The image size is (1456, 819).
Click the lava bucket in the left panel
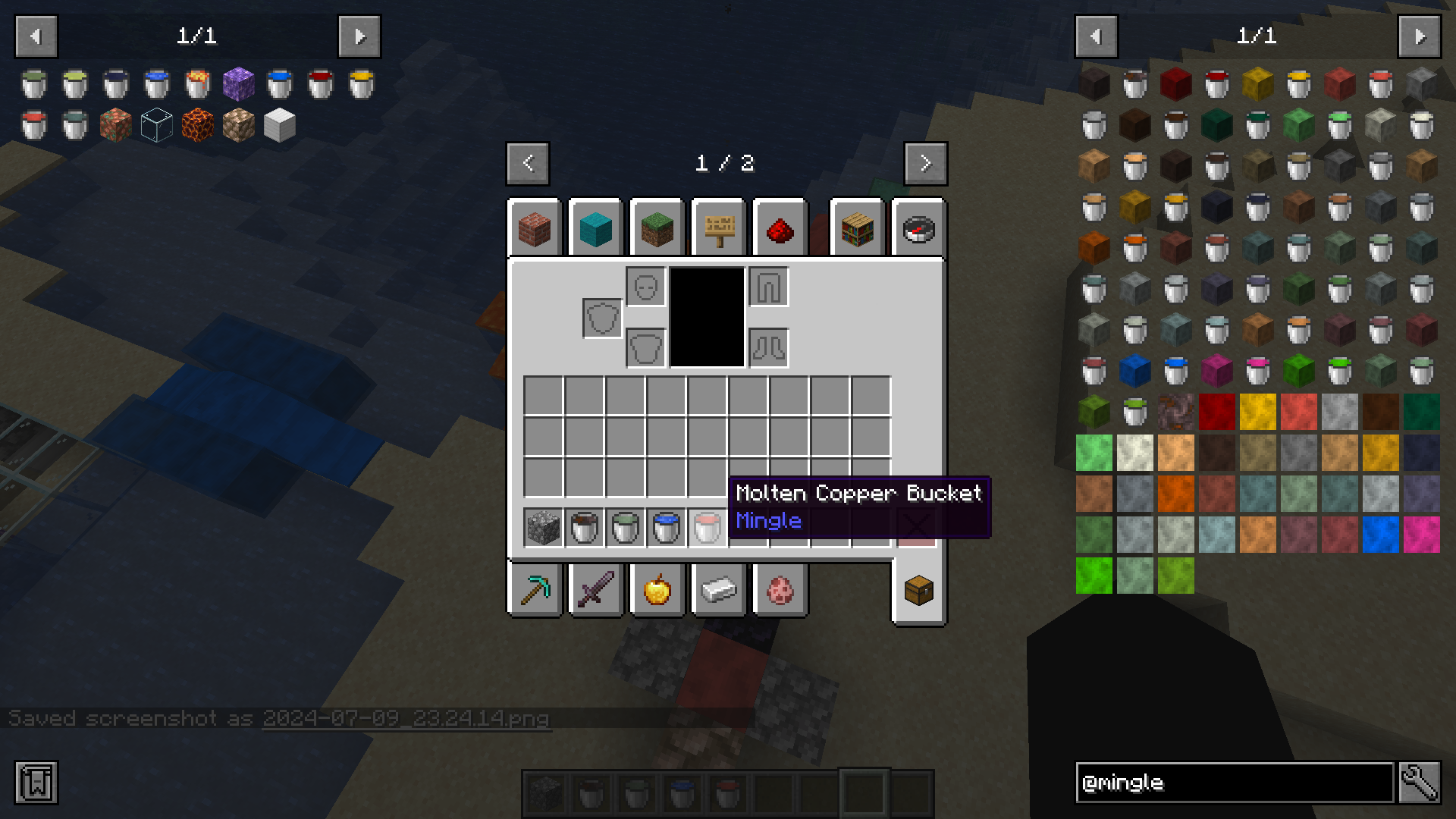click(x=197, y=84)
